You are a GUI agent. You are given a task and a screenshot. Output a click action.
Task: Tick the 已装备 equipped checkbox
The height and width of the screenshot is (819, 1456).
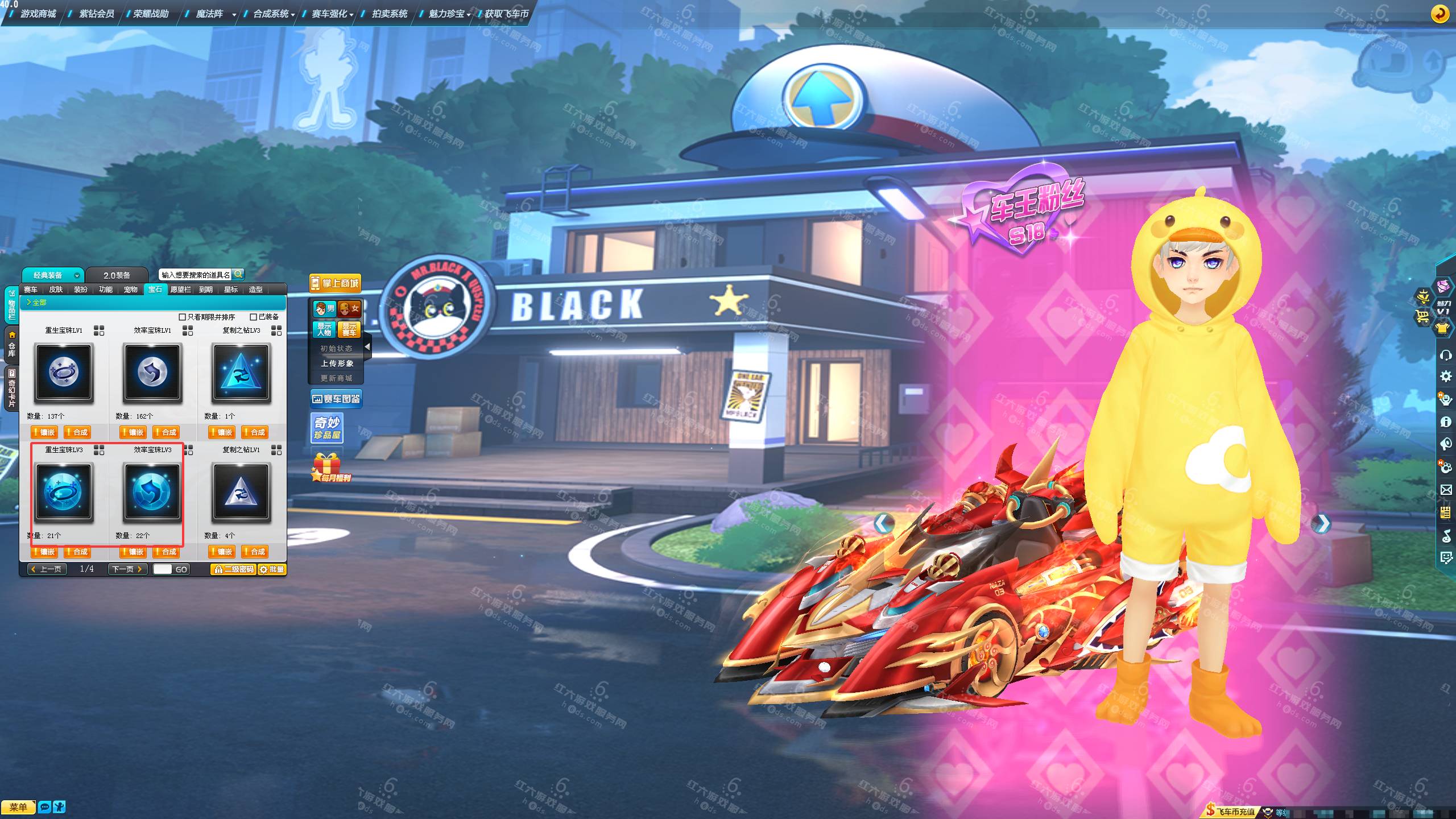point(254,317)
